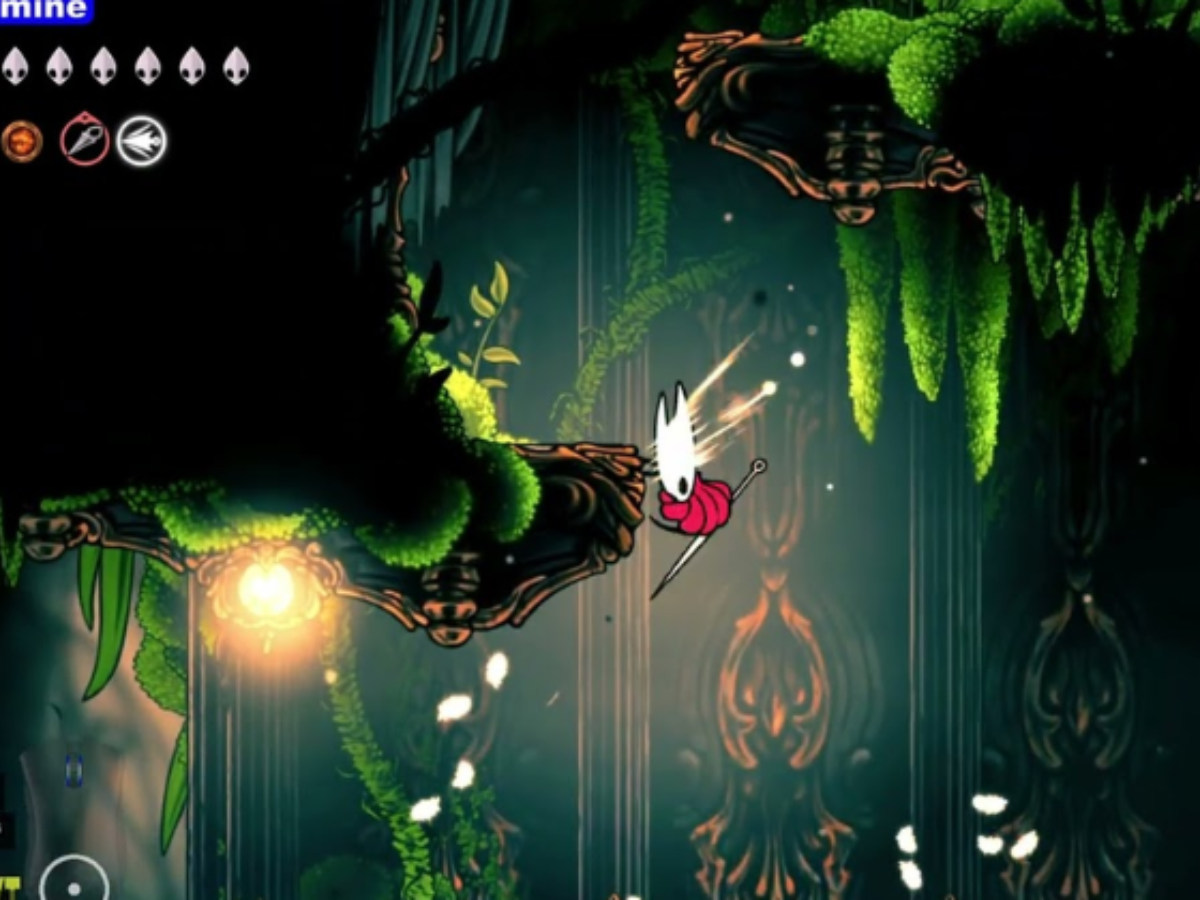Screen dimensions: 1200x900
Task: Select the orange orb icon
Action: pyautogui.click(x=21, y=141)
